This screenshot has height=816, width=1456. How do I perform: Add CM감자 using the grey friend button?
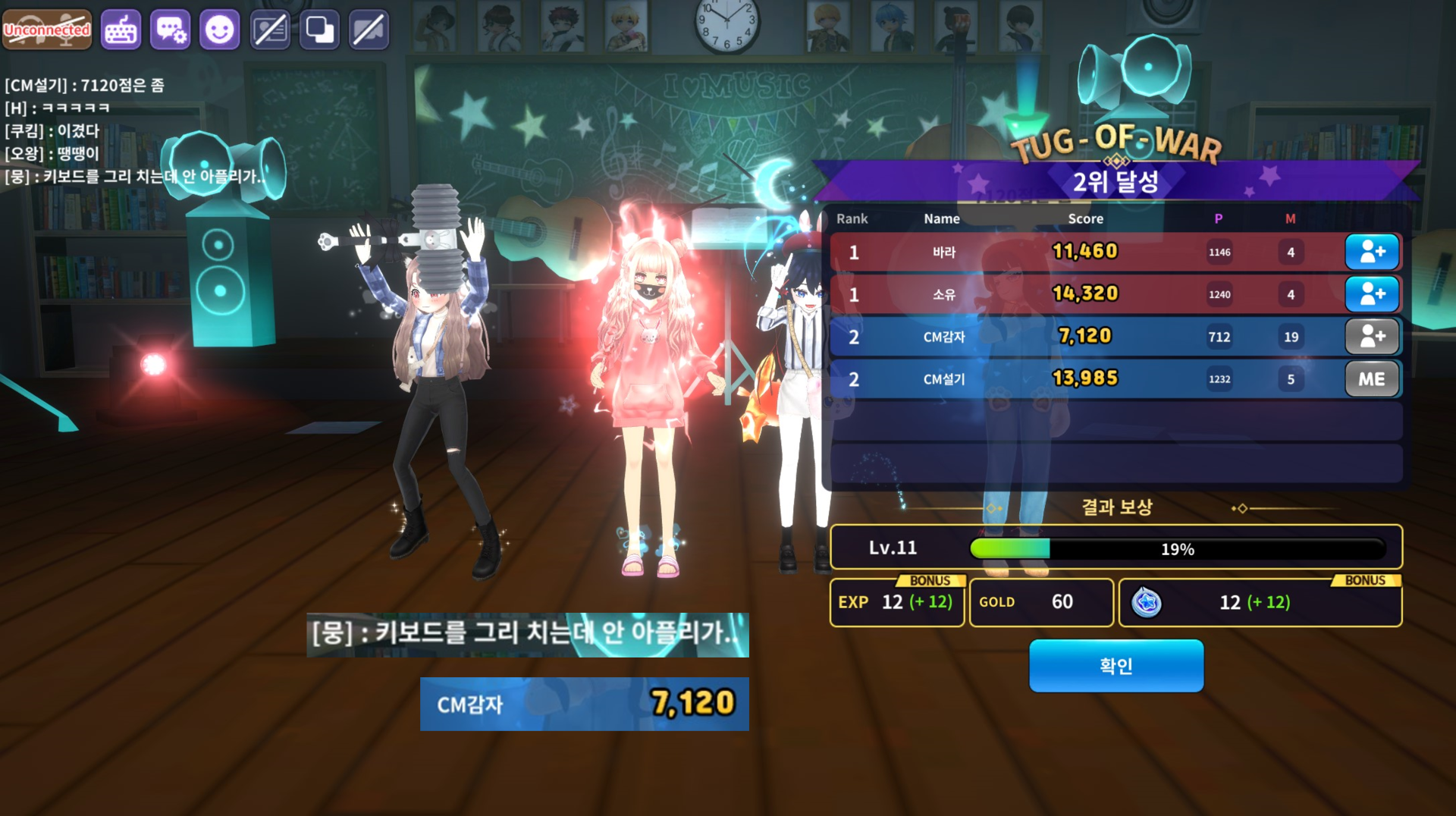coord(1371,337)
